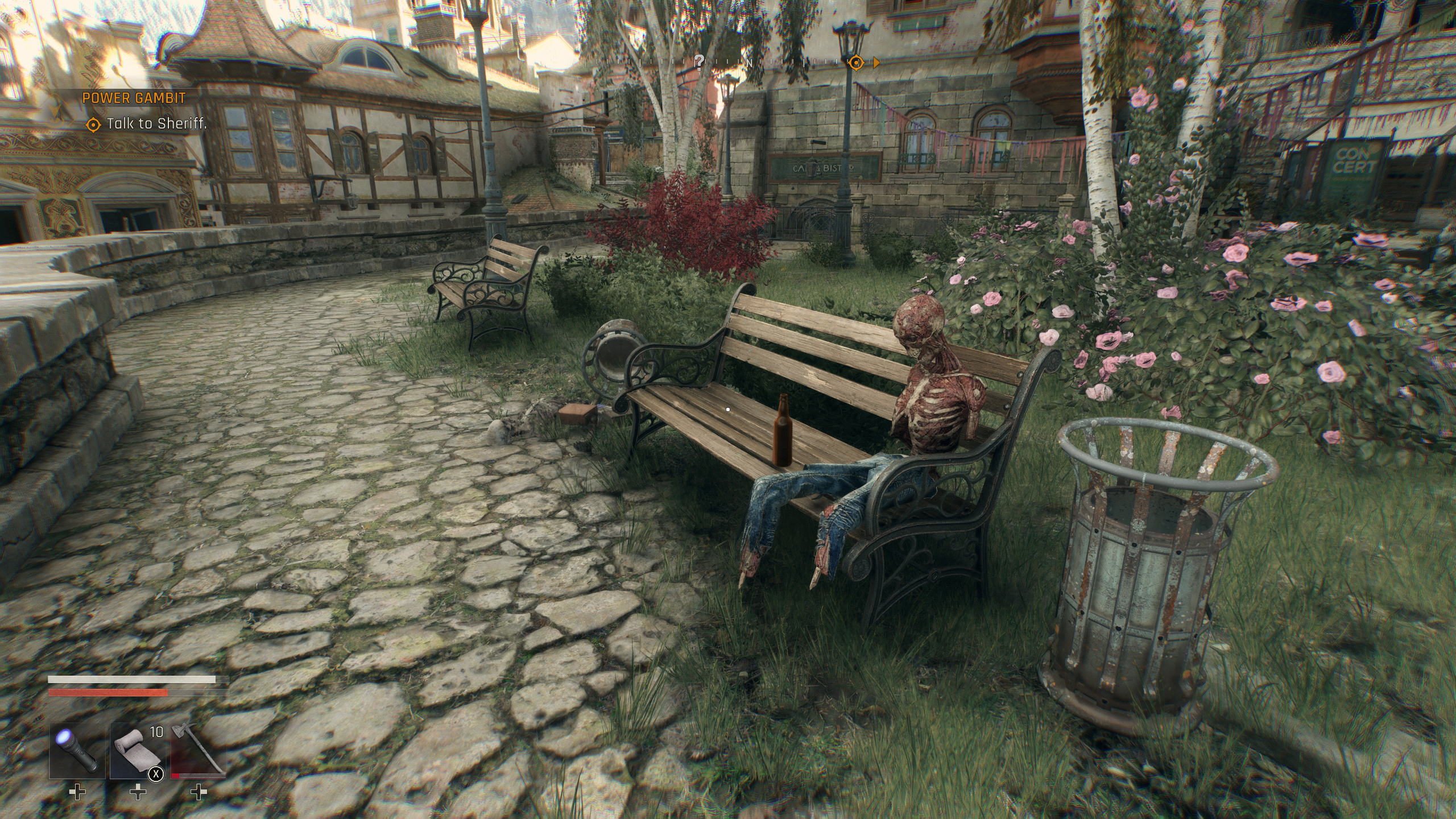Select the UV flashlight hotbar slot

(77, 750)
